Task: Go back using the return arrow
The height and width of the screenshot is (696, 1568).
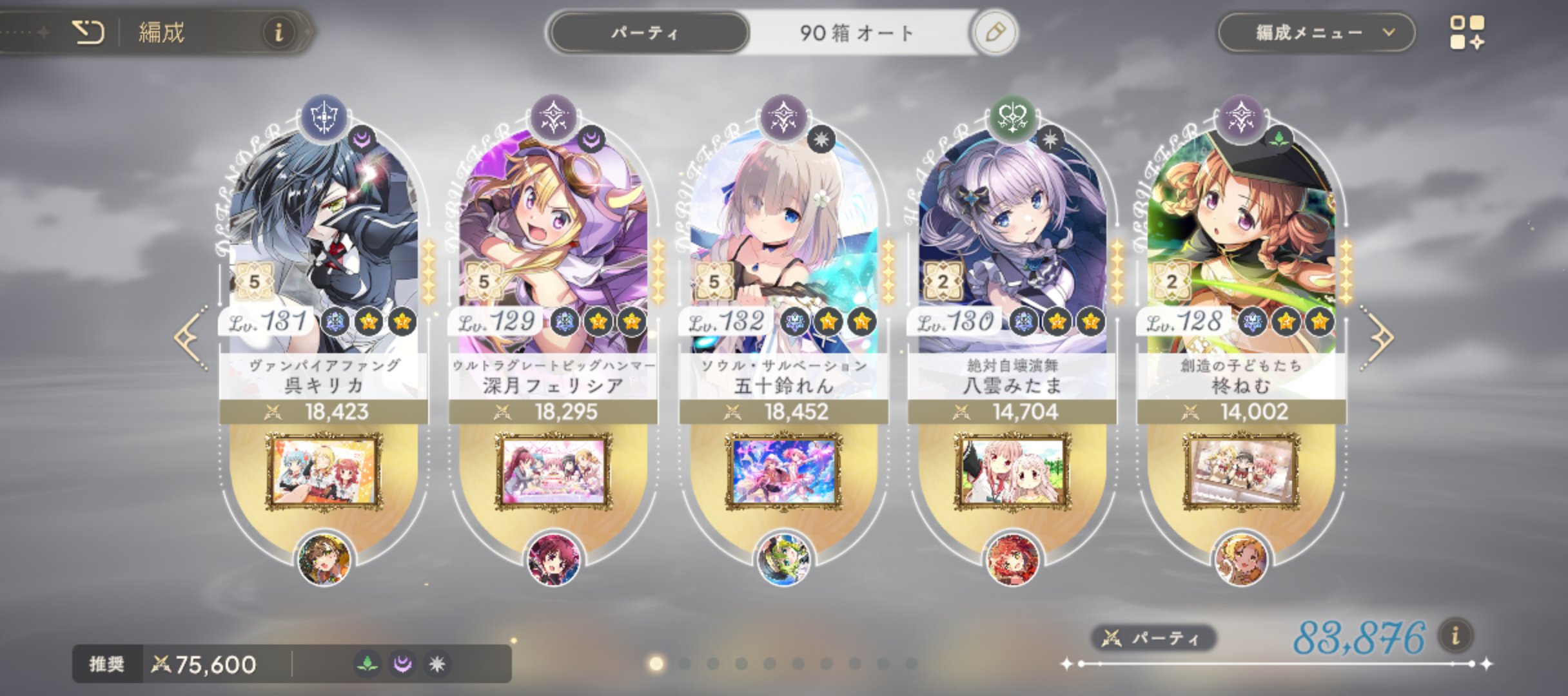Action: (88, 32)
